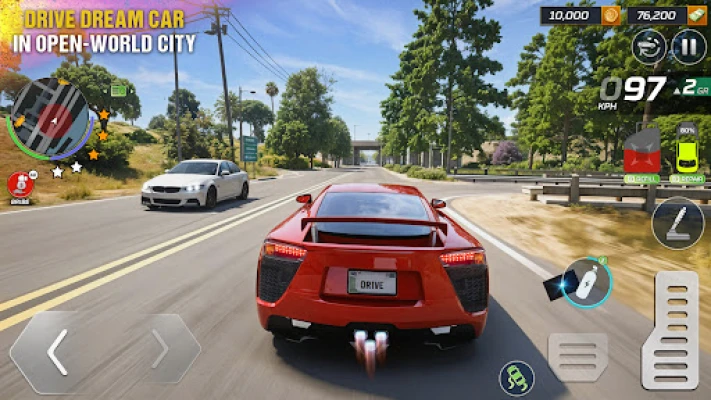Pull the handbrake lever button
The width and height of the screenshot is (711, 400).
click(x=677, y=222)
